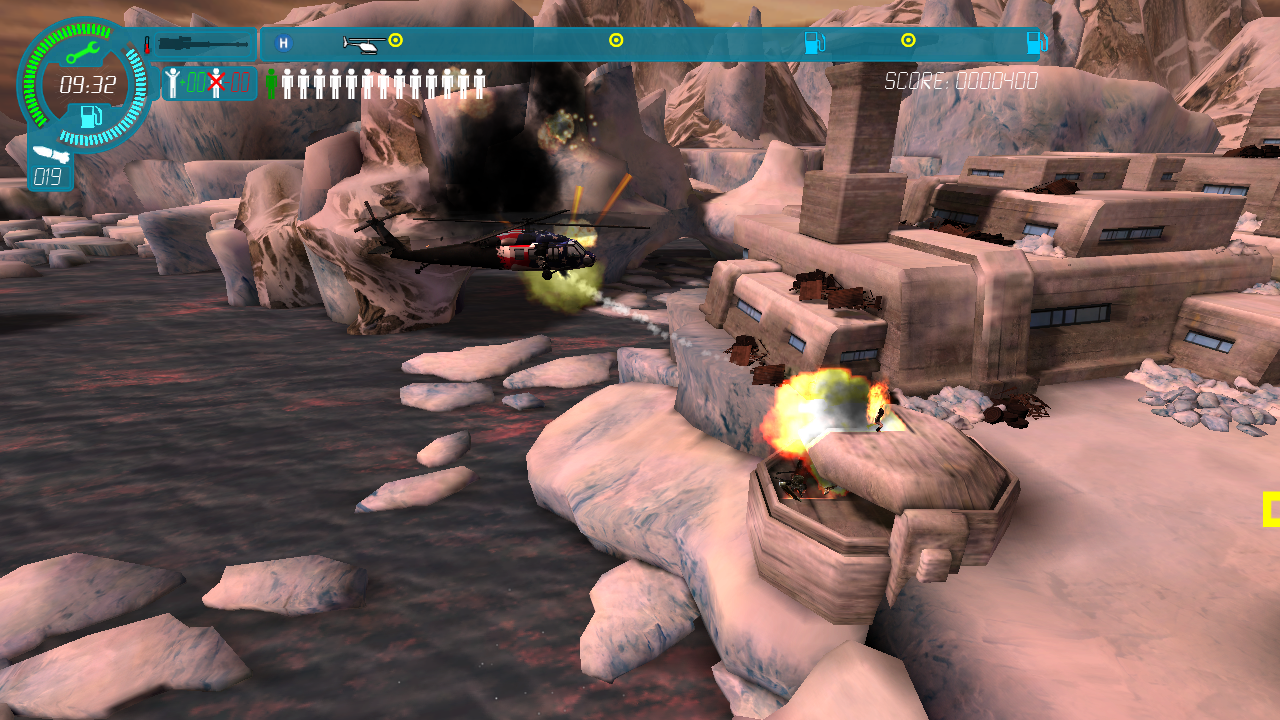Select the sniper rifle weapon icon
Viewport: 1280px width, 720px height.
click(204, 44)
